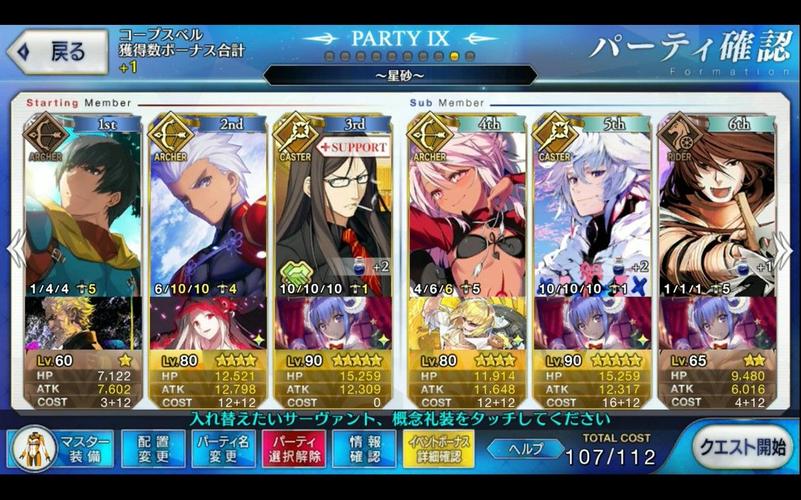Select the 3rd slot SUPPORT Caster card

click(x=333, y=210)
